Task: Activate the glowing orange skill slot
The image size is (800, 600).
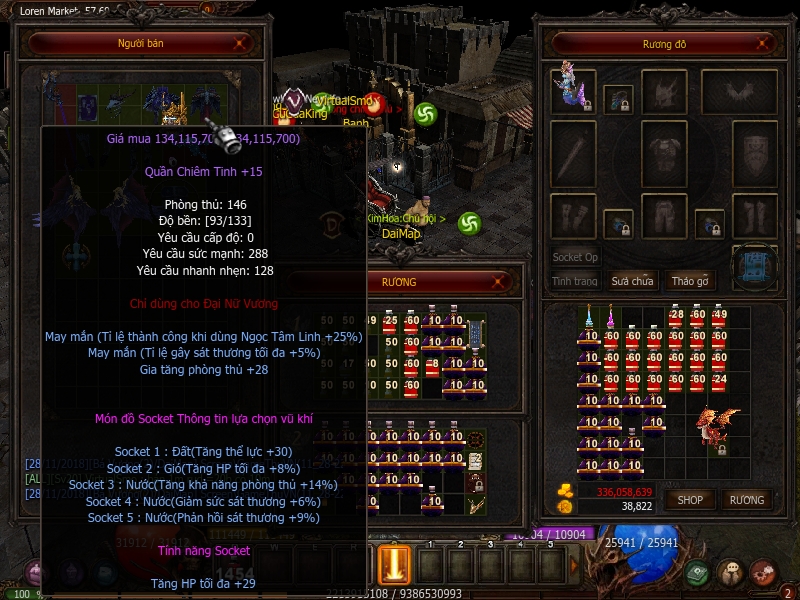Action: (x=394, y=563)
